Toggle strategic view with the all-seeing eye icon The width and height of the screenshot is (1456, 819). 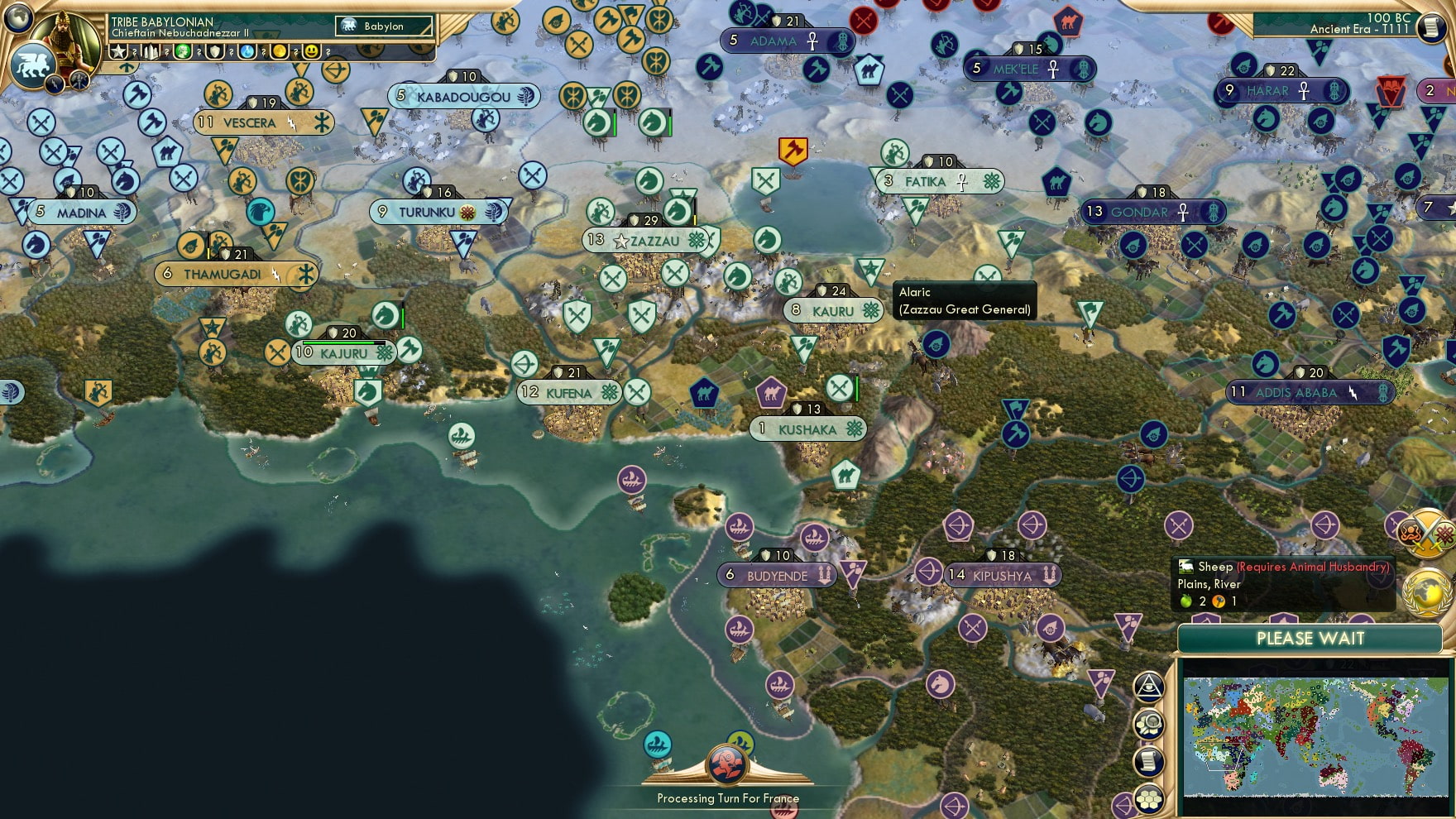1148,687
